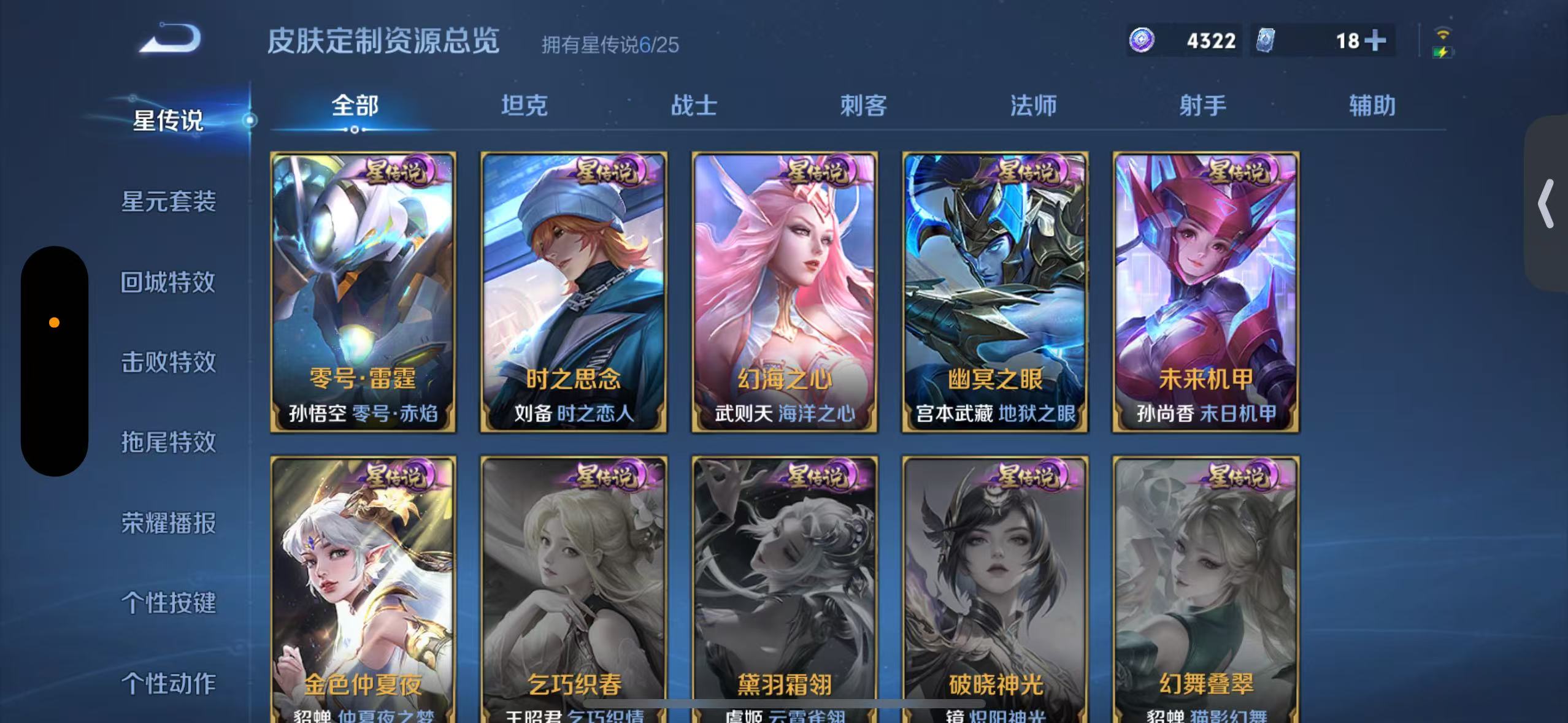Click the orange dot on the notch area
This screenshot has width=1568, height=723.
pyautogui.click(x=55, y=321)
